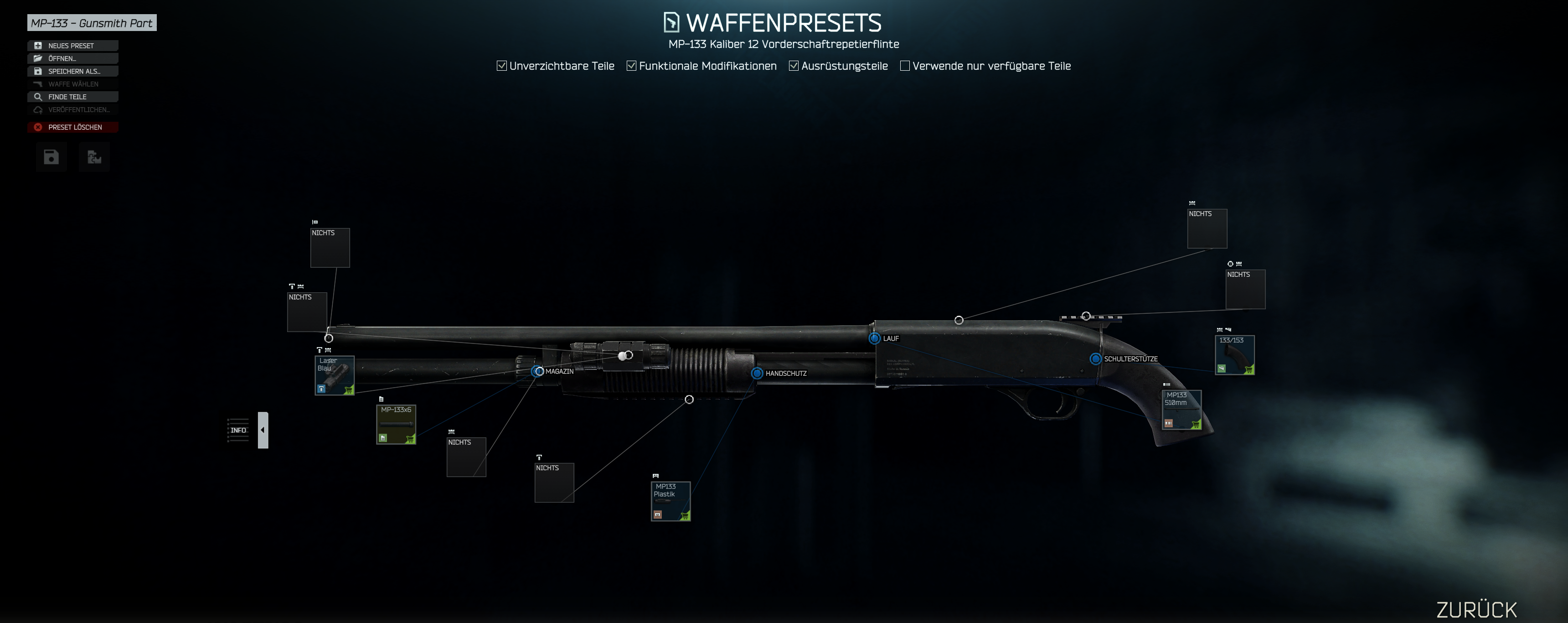Select the Schulterstütze node marker
The width and height of the screenshot is (1568, 623).
coord(1095,358)
